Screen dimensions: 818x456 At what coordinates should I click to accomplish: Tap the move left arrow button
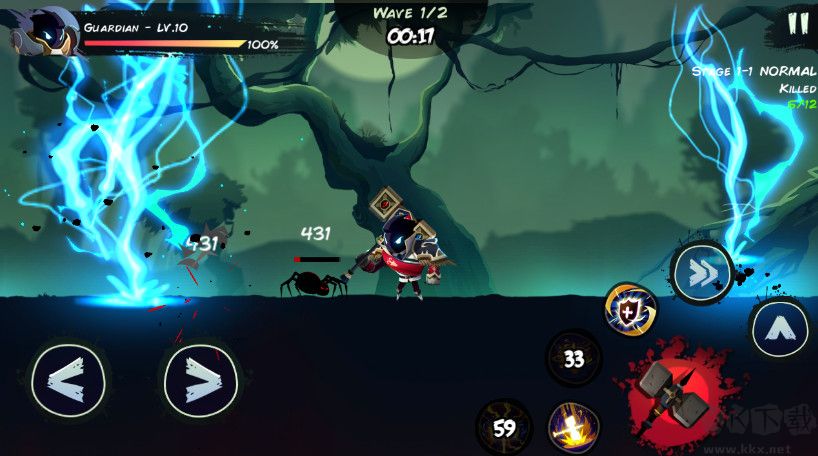tap(68, 379)
